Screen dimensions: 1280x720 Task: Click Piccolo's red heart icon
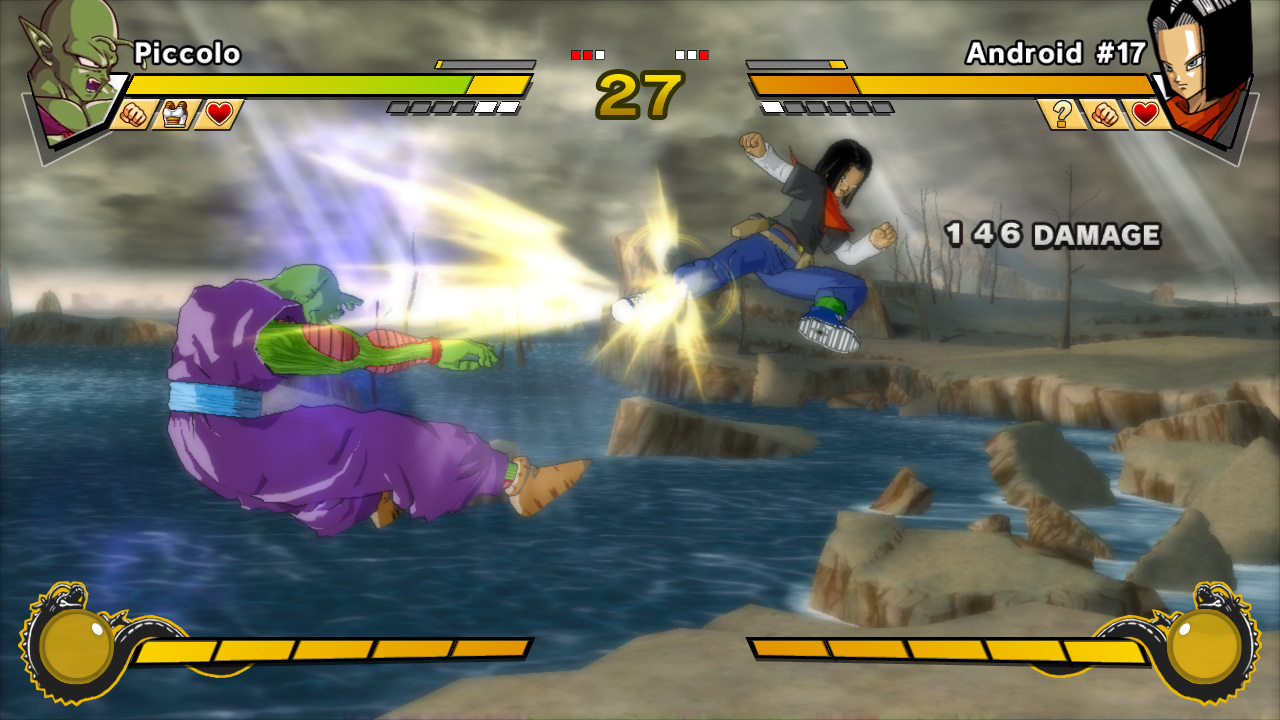coord(218,114)
